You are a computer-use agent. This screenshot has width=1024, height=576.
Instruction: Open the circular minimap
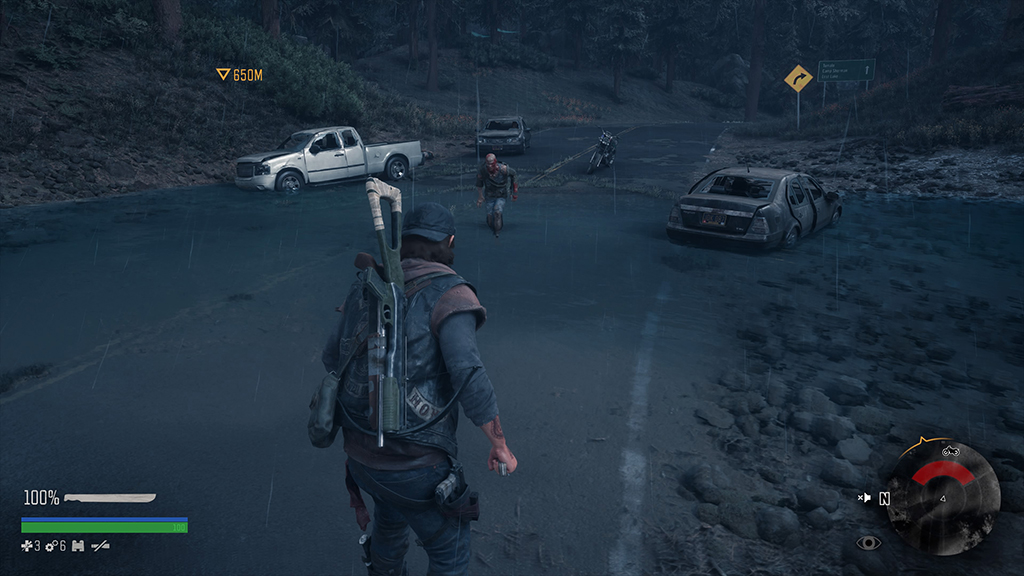pos(942,497)
